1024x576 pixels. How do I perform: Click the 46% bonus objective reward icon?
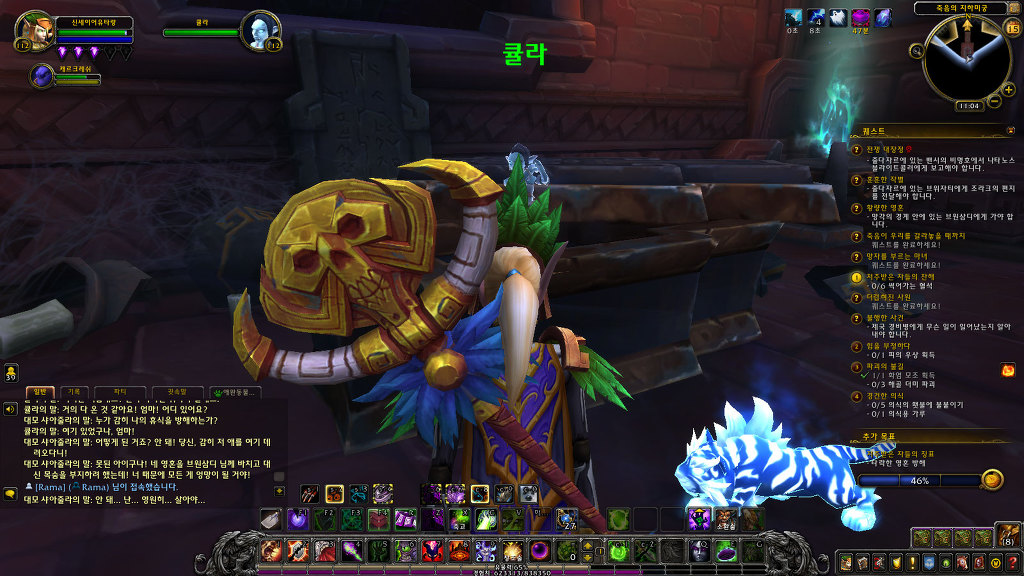[991, 480]
